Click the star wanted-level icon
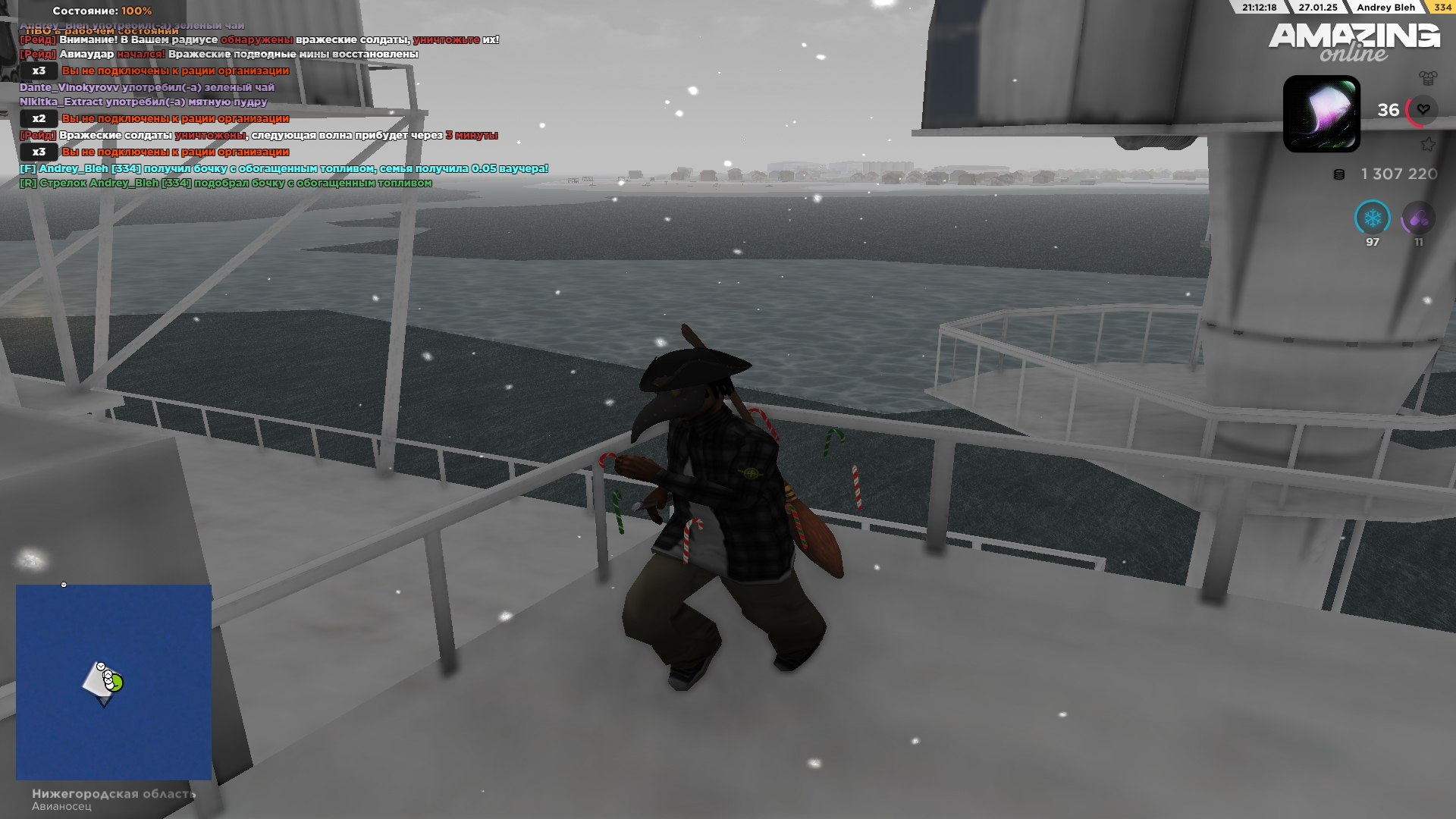Screen dimensions: 1456x819 1428,144
